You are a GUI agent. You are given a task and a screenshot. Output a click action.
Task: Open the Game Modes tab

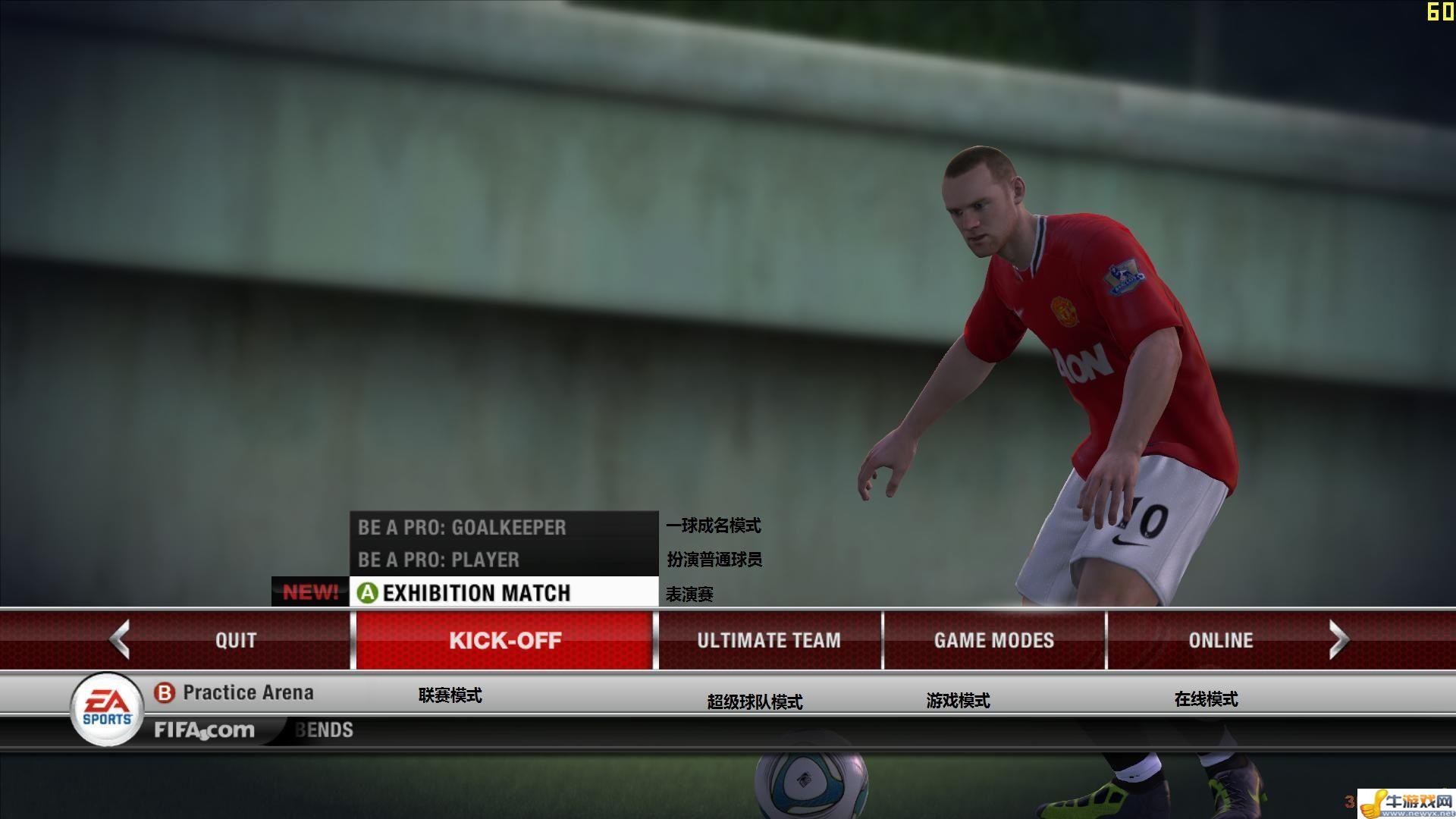[993, 640]
